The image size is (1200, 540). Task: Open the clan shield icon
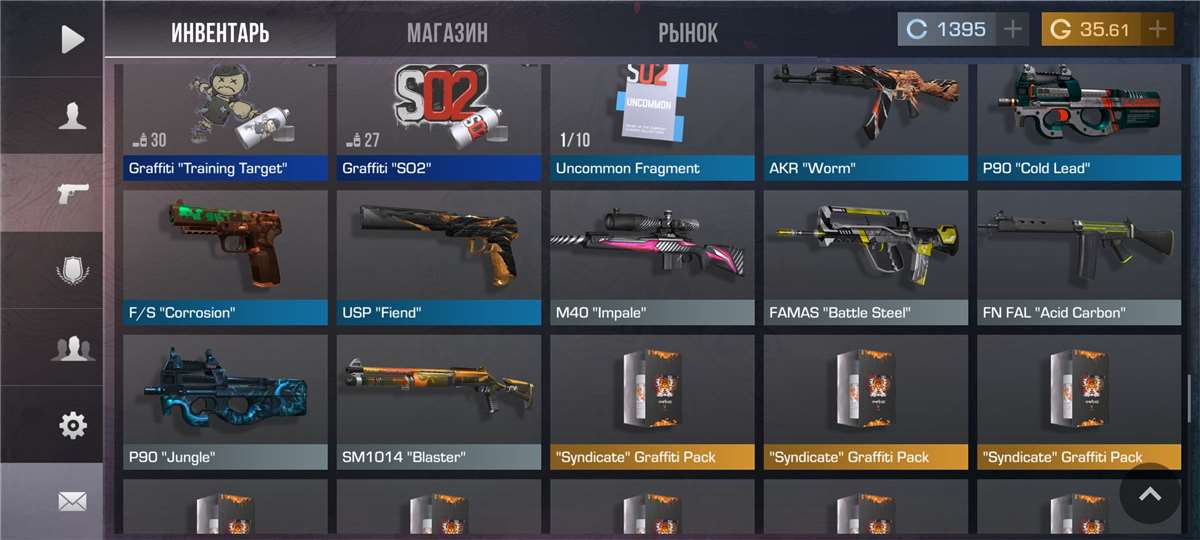(x=72, y=271)
